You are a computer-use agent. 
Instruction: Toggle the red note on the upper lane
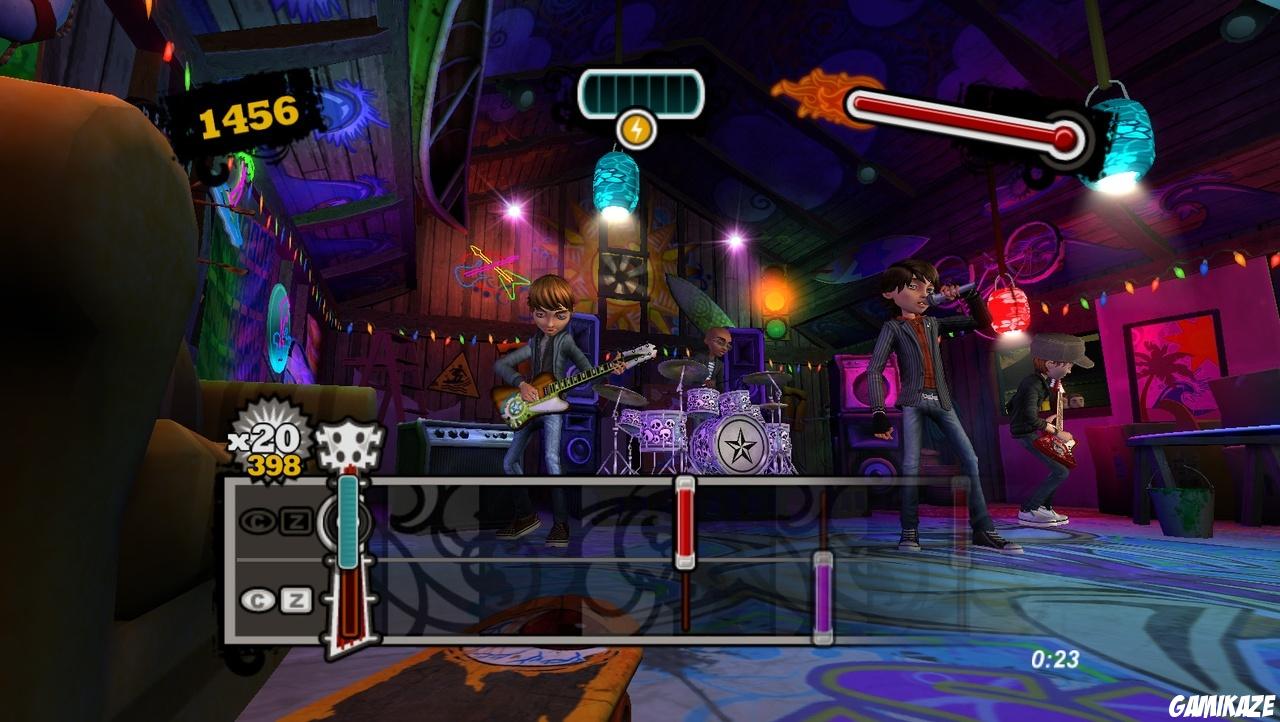[683, 520]
